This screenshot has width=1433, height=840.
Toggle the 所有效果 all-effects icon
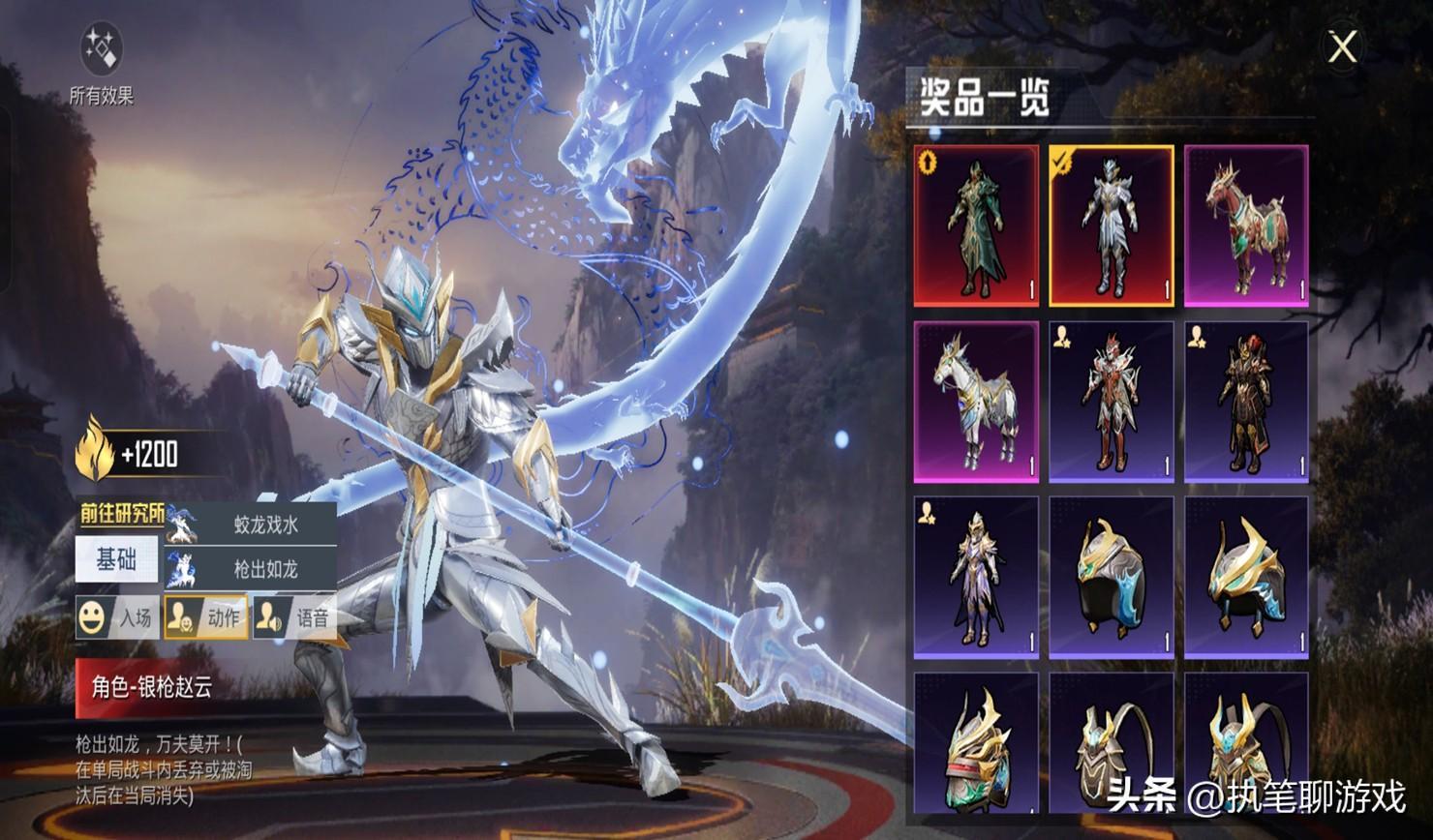[101, 50]
